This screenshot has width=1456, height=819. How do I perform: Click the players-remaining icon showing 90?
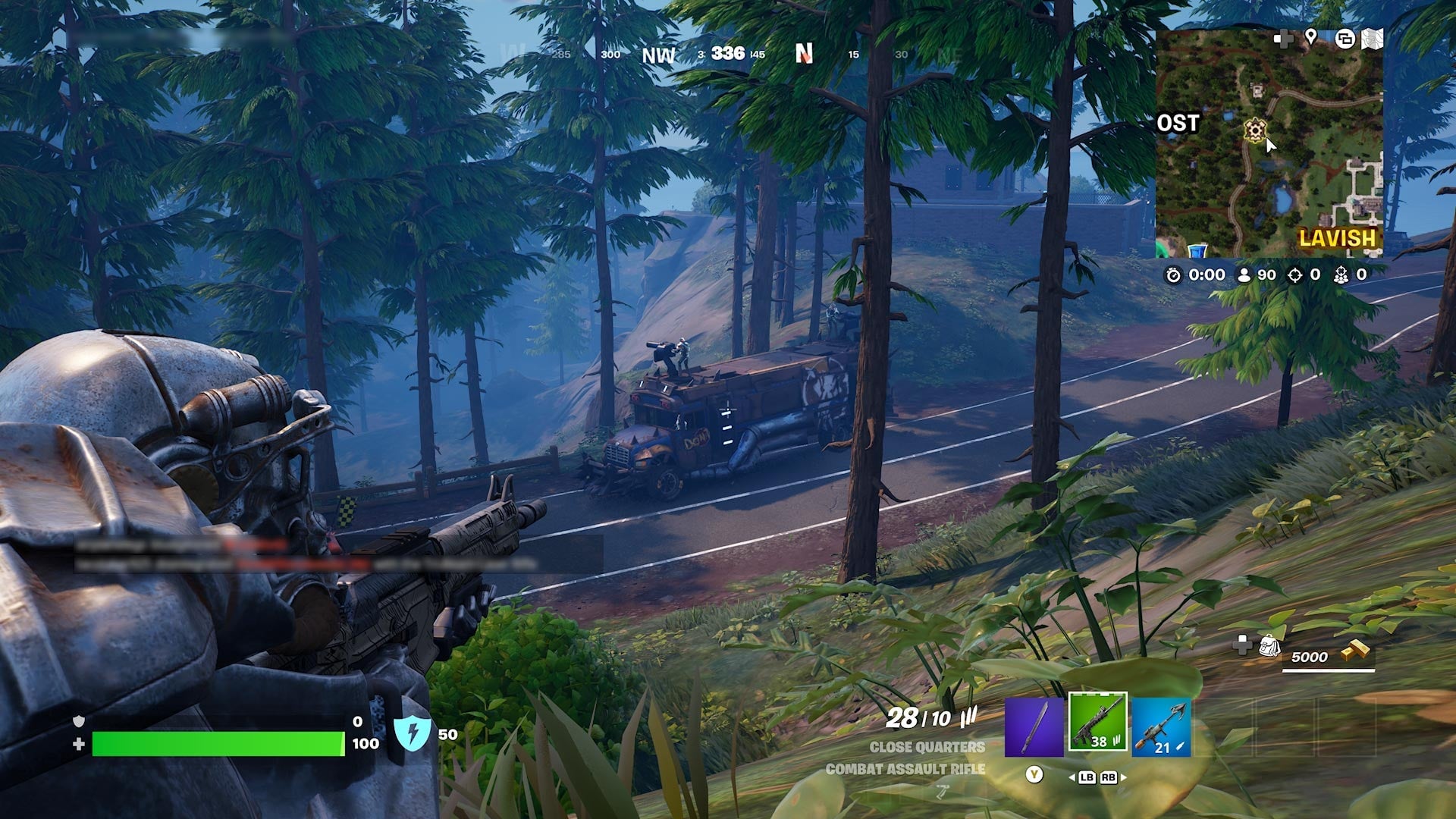pos(1244,275)
